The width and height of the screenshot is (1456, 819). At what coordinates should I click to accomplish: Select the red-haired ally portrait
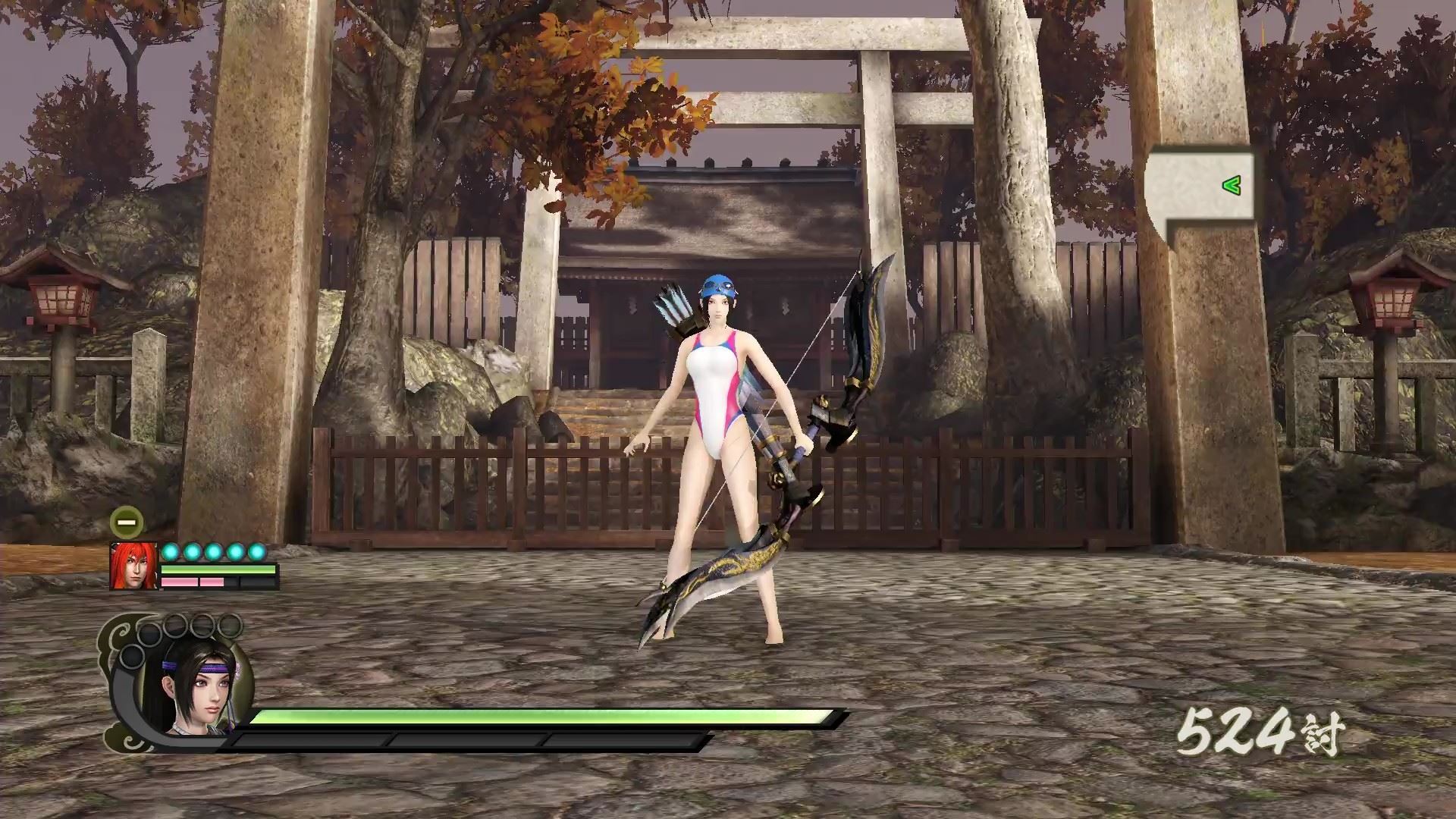[133, 566]
